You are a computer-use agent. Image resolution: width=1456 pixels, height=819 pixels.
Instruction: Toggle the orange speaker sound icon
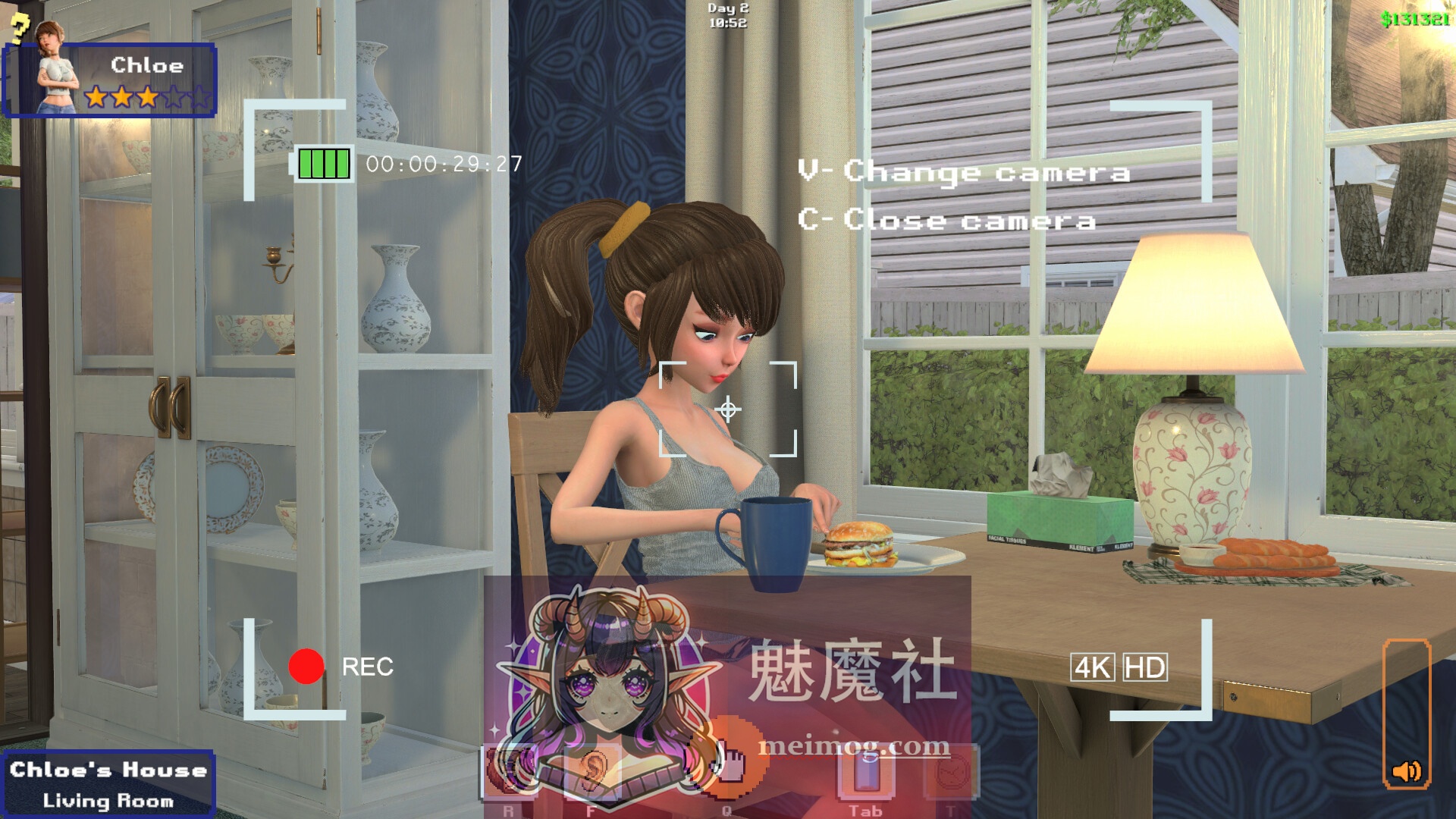pyautogui.click(x=1407, y=771)
